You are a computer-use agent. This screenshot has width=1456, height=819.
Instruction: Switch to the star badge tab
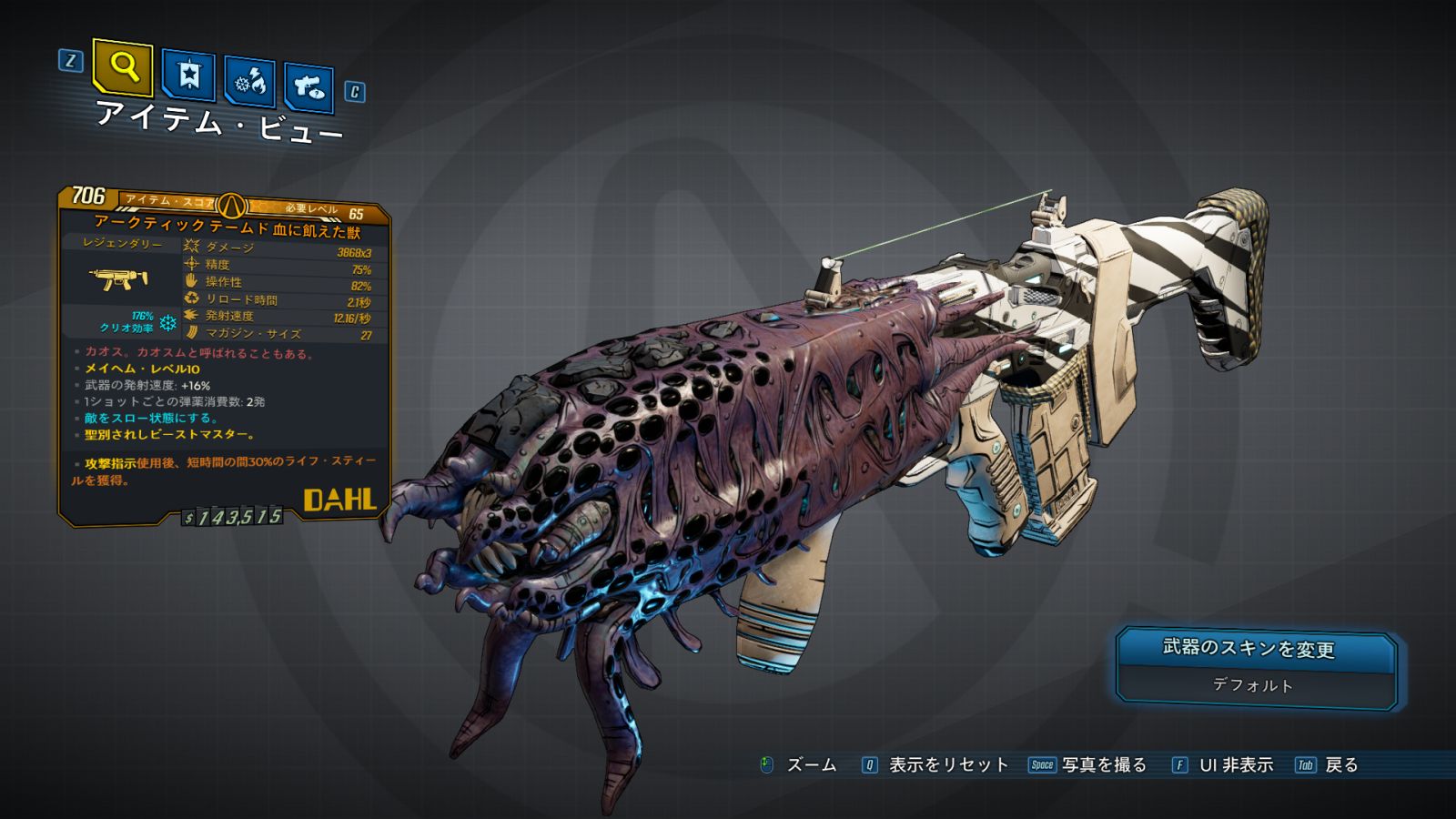[188, 75]
